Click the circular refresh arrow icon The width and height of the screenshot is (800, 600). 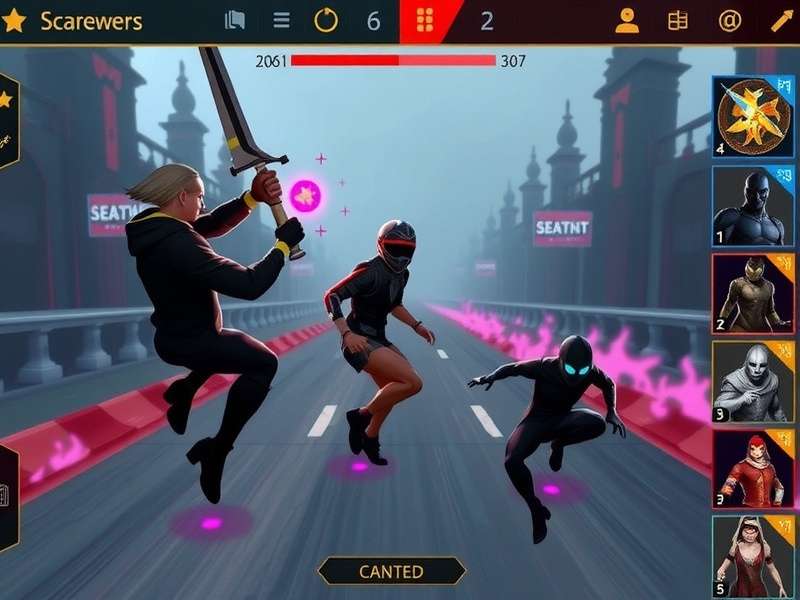point(326,21)
